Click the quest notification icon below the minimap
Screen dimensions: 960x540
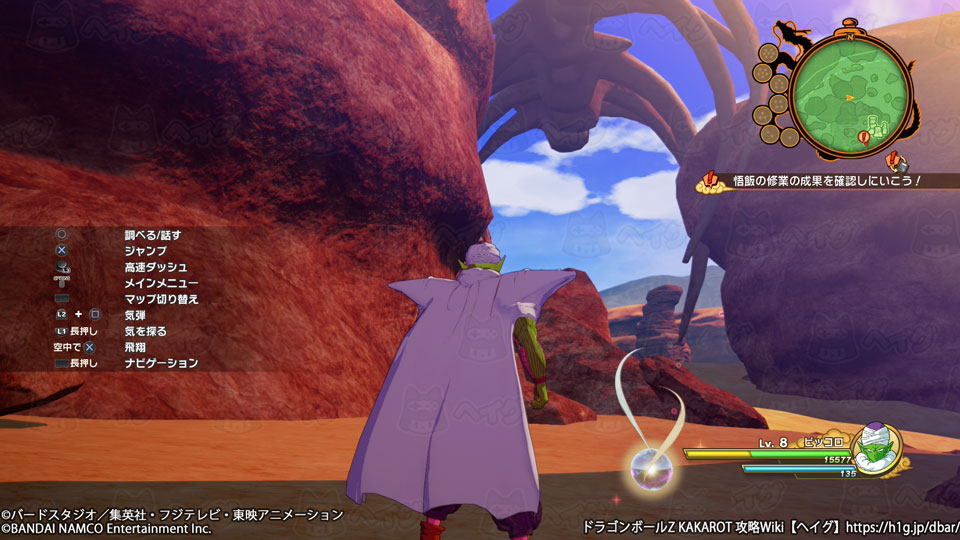pyautogui.click(x=896, y=160)
